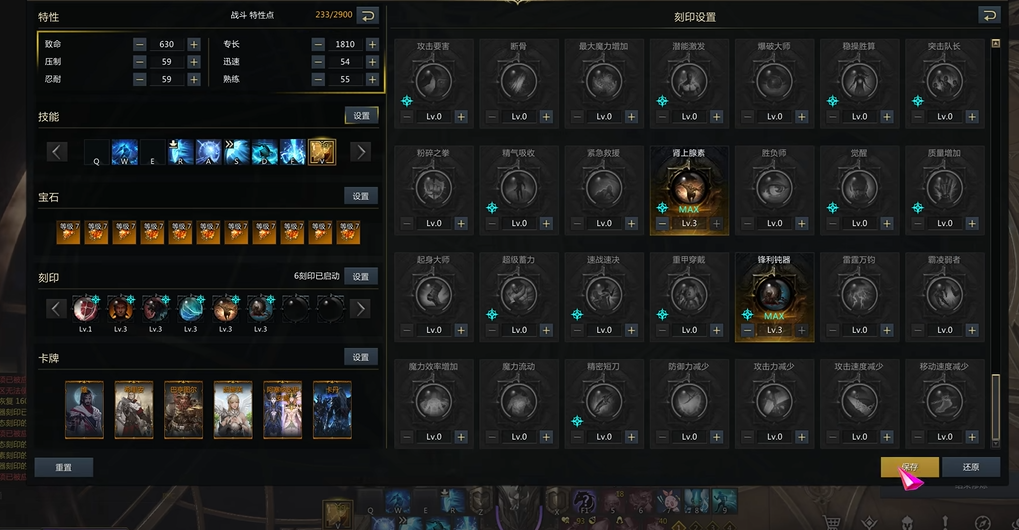Decrease the 专长 stat by one
The width and height of the screenshot is (1019, 530).
point(318,44)
